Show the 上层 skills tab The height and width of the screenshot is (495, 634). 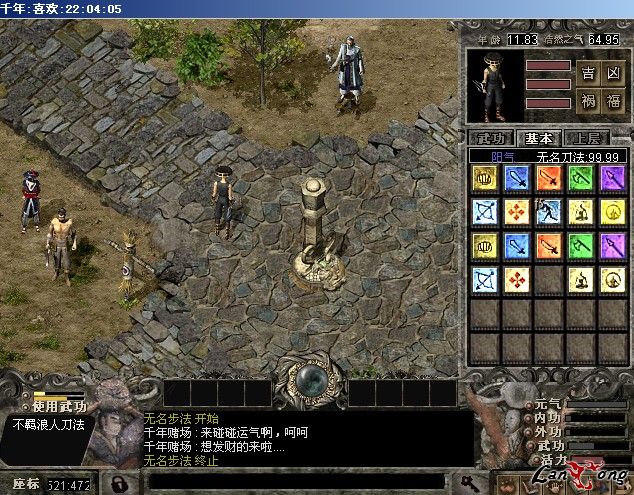pyautogui.click(x=586, y=138)
